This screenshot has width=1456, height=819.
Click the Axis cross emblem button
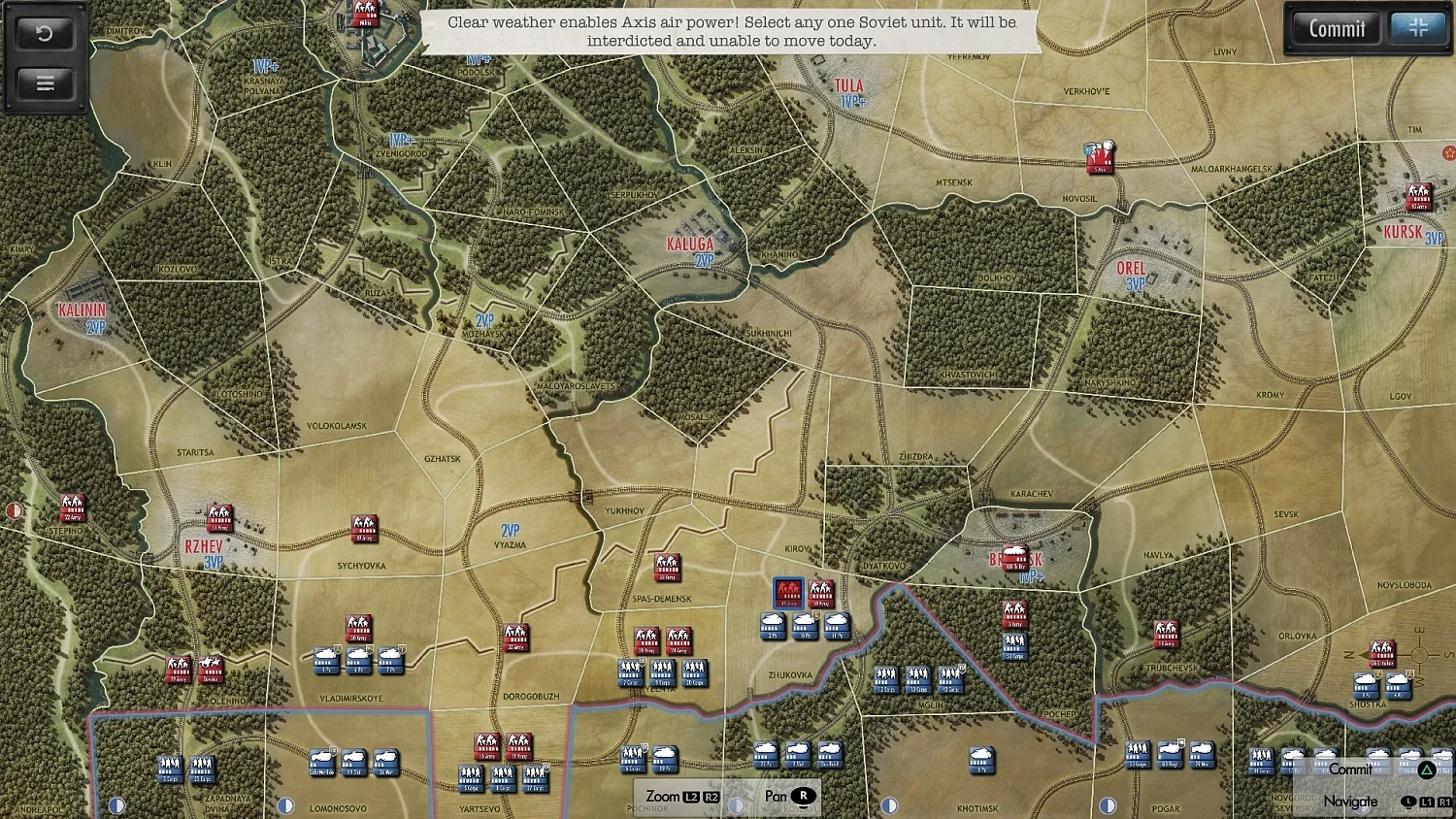[x=1417, y=28]
